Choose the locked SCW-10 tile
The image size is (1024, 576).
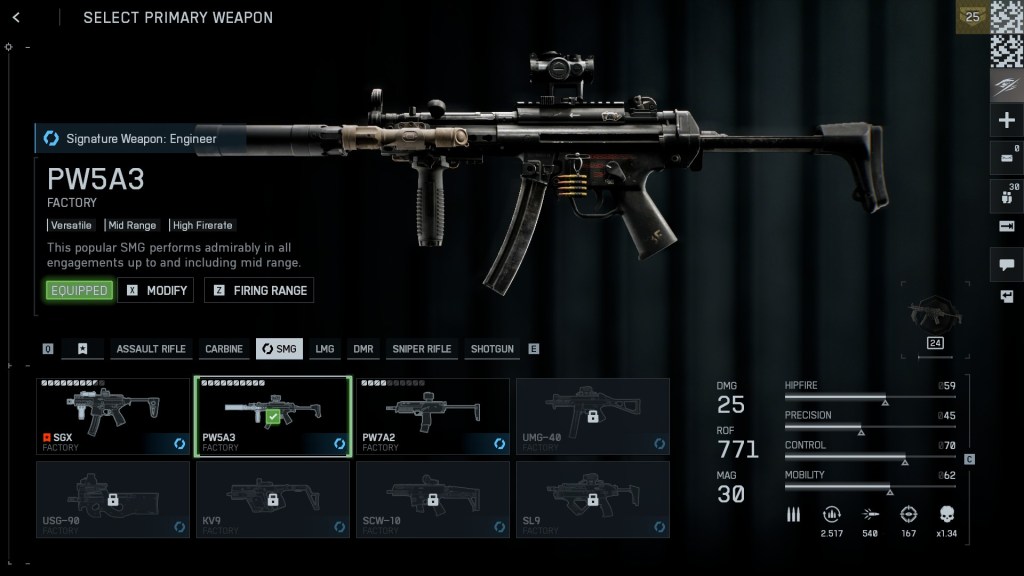[x=433, y=499]
